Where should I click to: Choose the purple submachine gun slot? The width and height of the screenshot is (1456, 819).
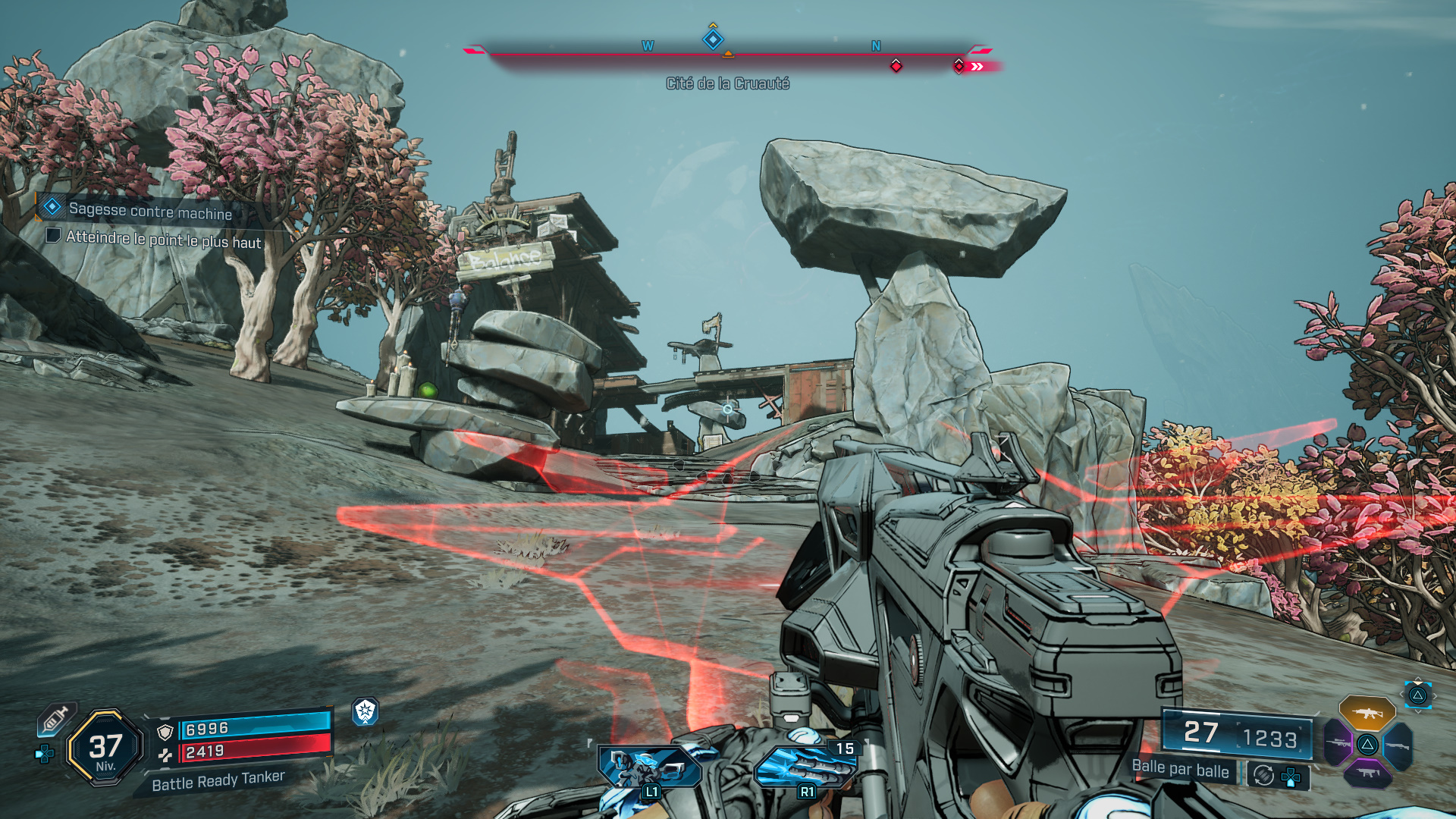click(x=1367, y=773)
